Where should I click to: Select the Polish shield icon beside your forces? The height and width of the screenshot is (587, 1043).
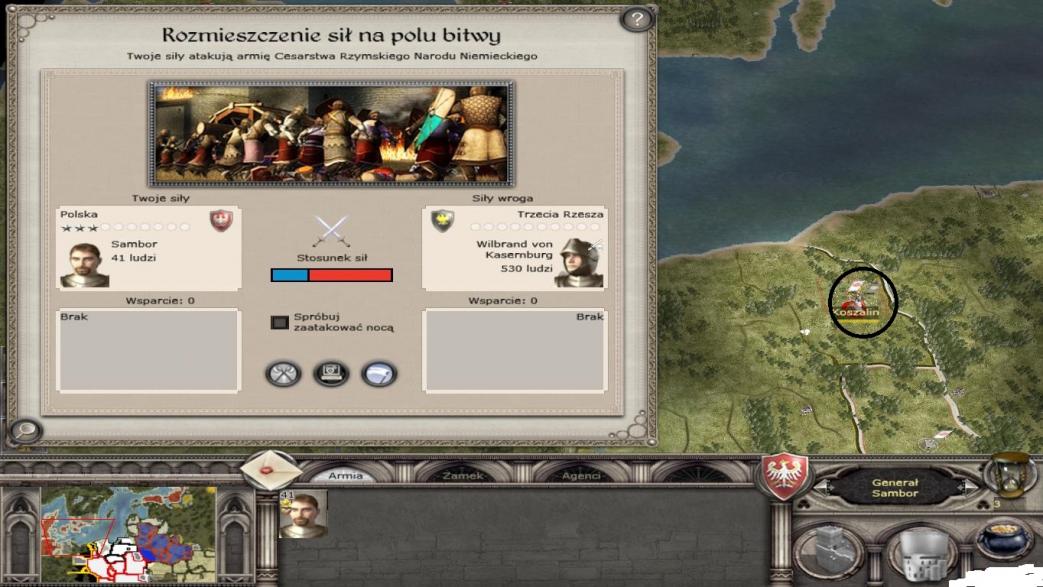pyautogui.click(x=221, y=221)
